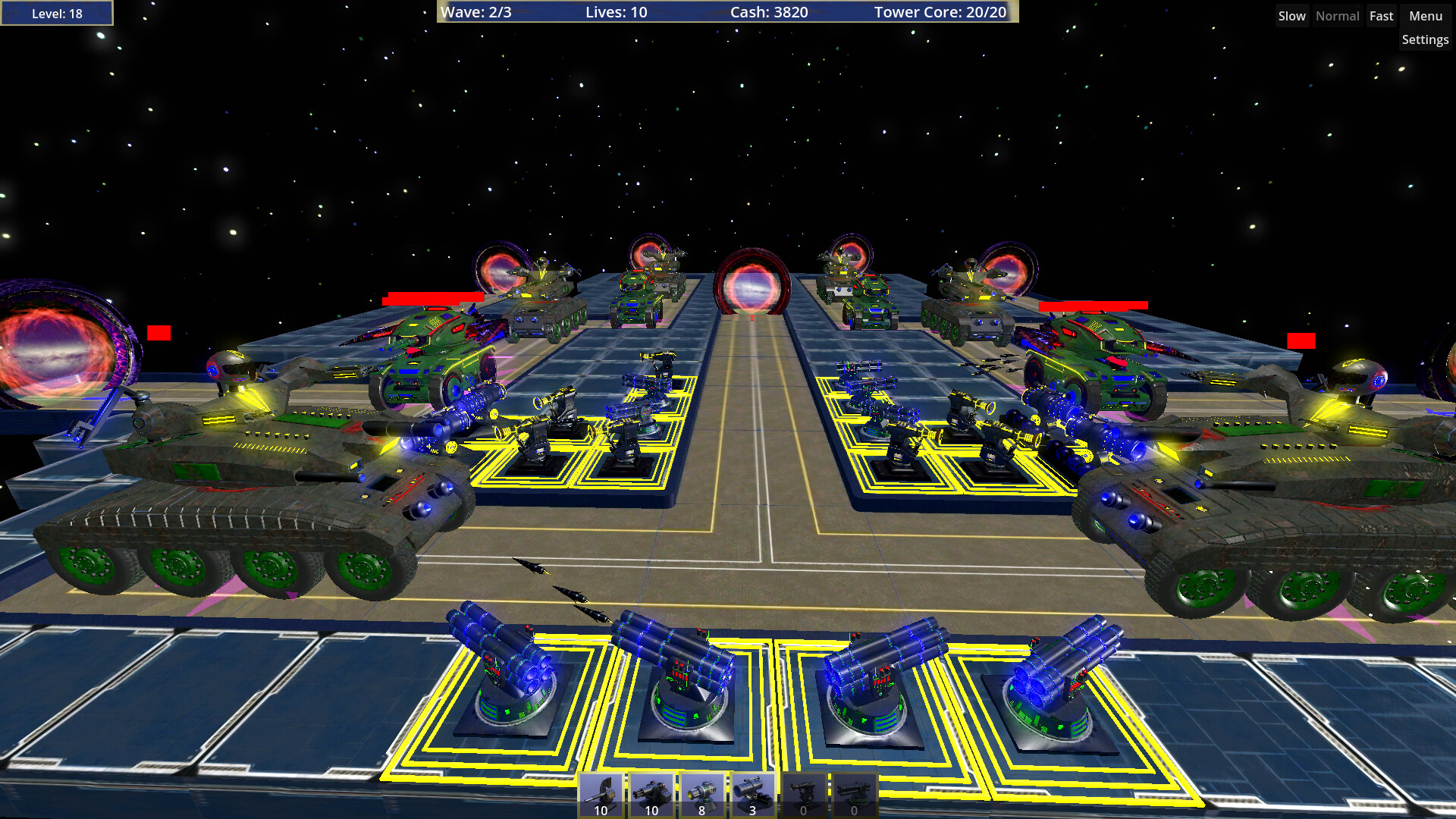Click the Tower Core 20/20 indicator

click(940, 12)
